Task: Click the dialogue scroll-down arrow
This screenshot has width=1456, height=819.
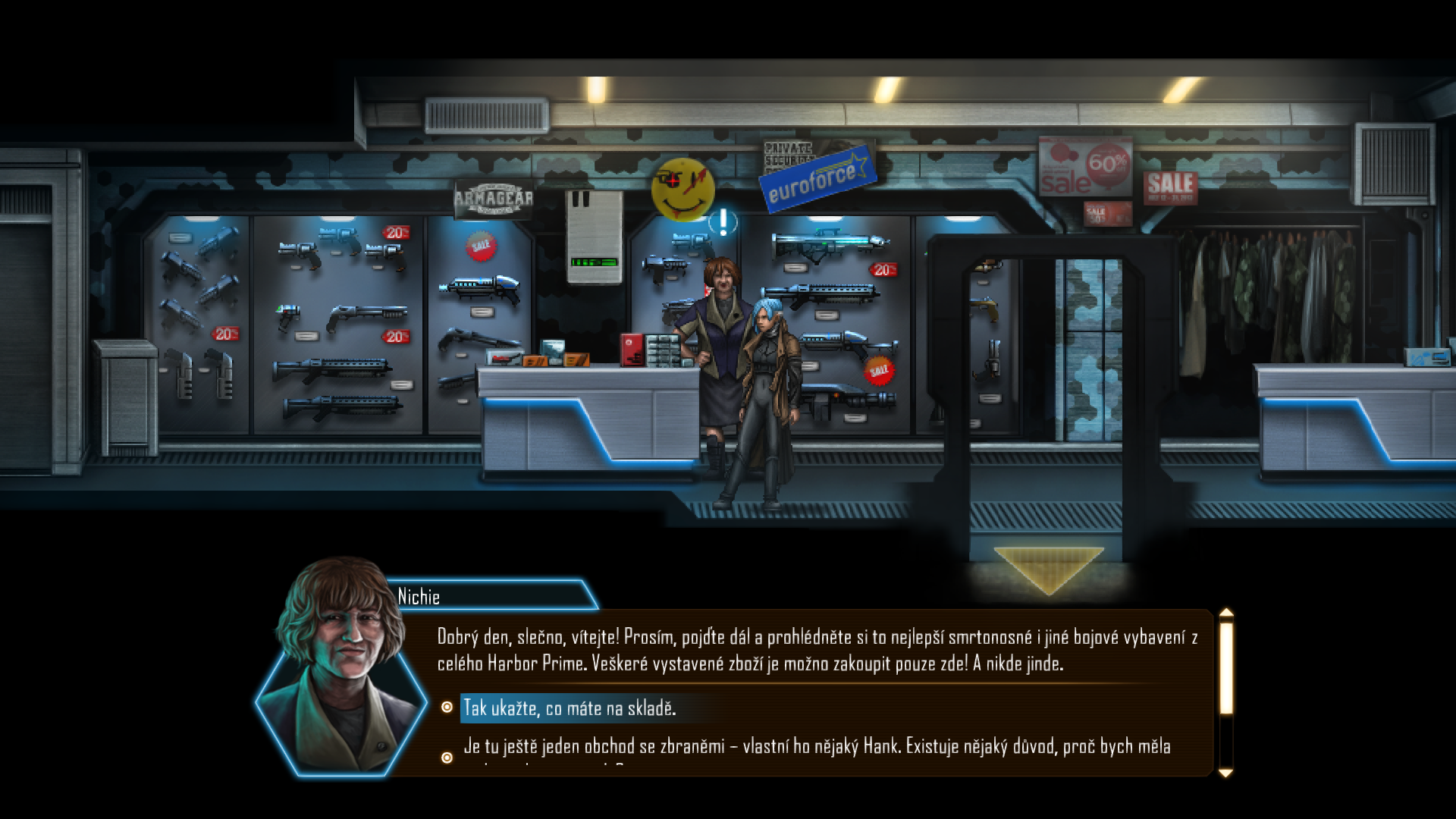Action: pyautogui.click(x=1225, y=773)
